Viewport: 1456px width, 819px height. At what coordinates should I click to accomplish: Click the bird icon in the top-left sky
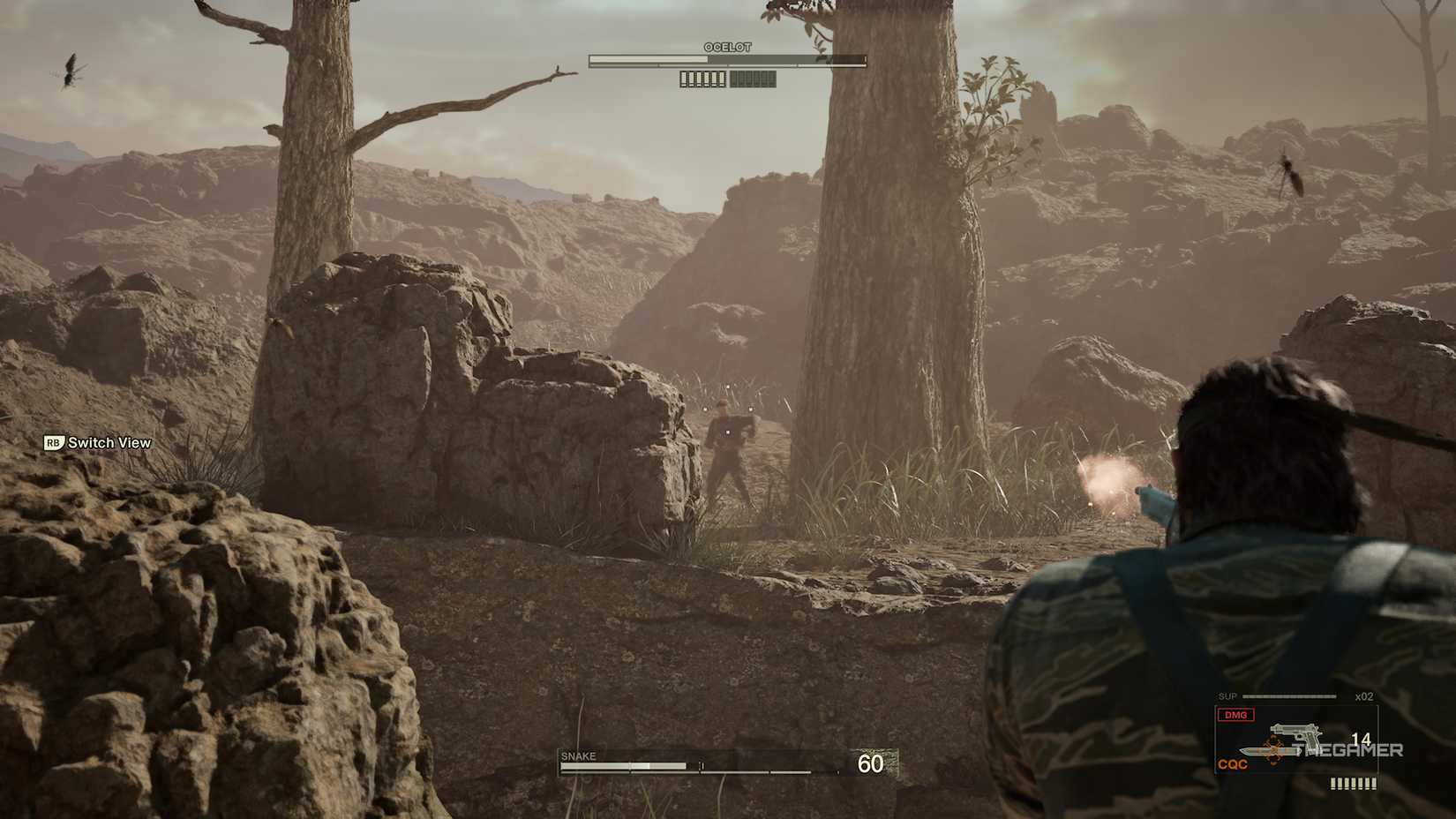(71, 71)
